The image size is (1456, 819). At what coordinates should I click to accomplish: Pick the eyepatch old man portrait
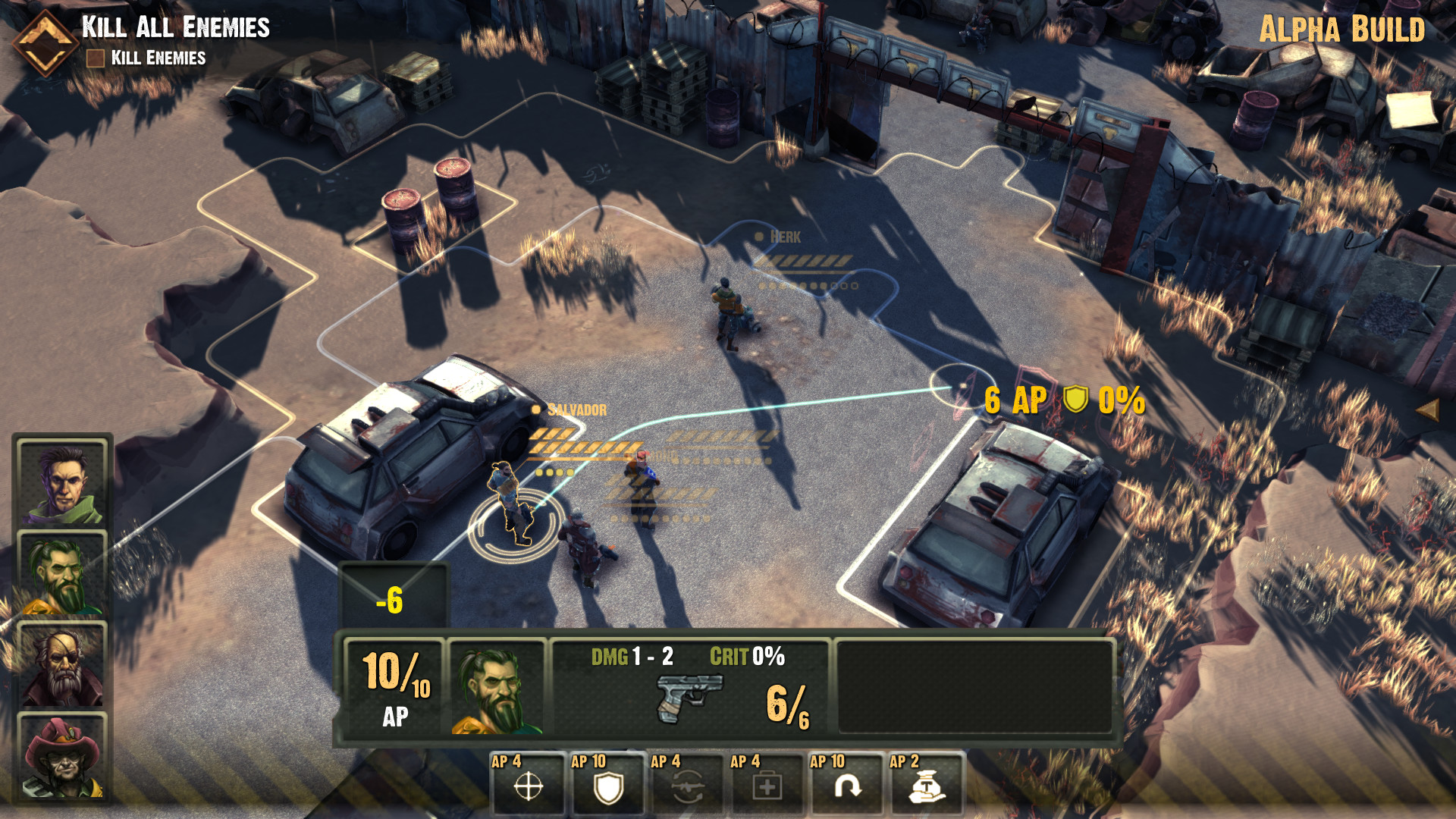(62, 666)
